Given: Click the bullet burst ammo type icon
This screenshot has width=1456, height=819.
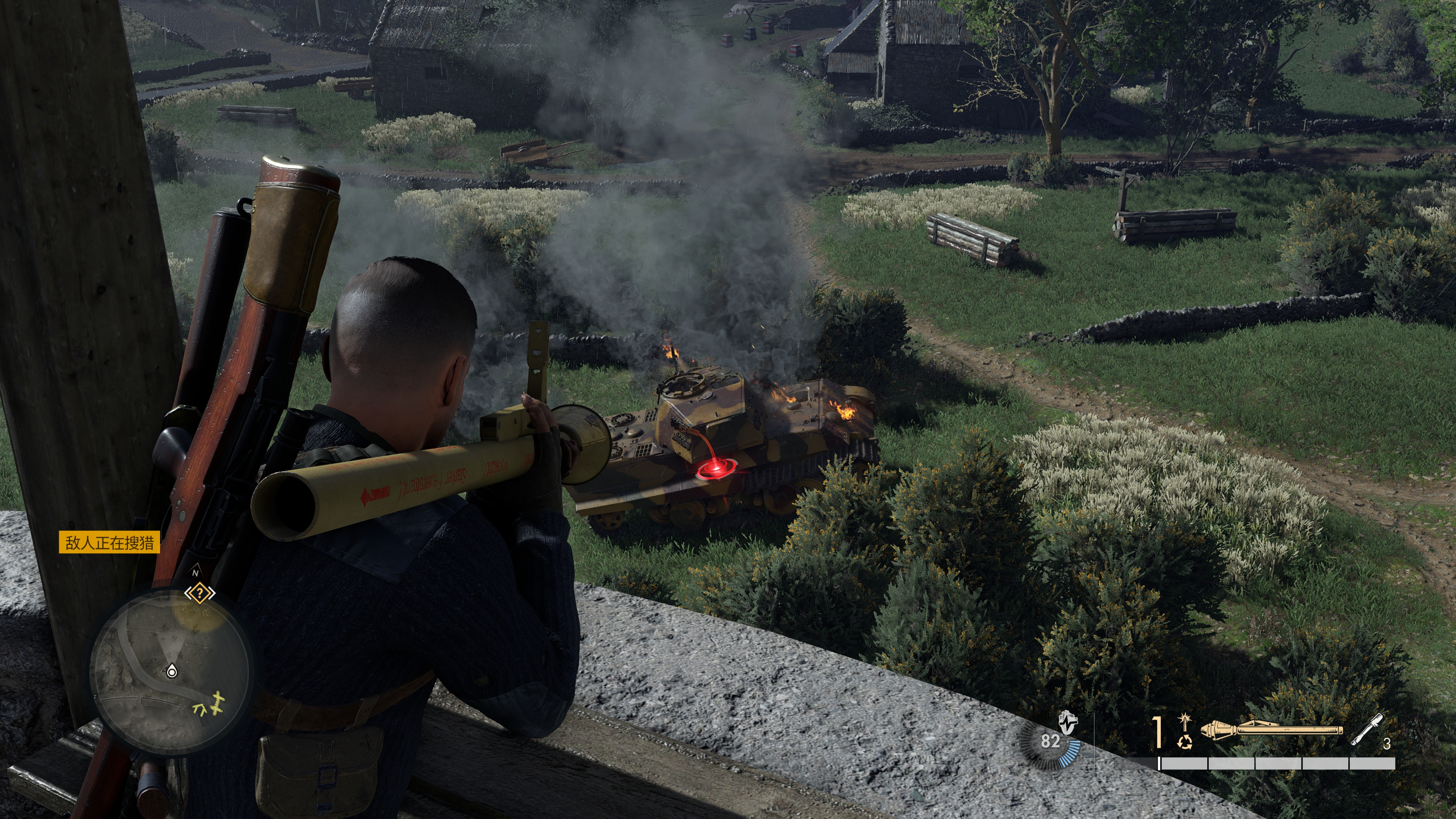Looking at the screenshot, I should coord(1184,722).
